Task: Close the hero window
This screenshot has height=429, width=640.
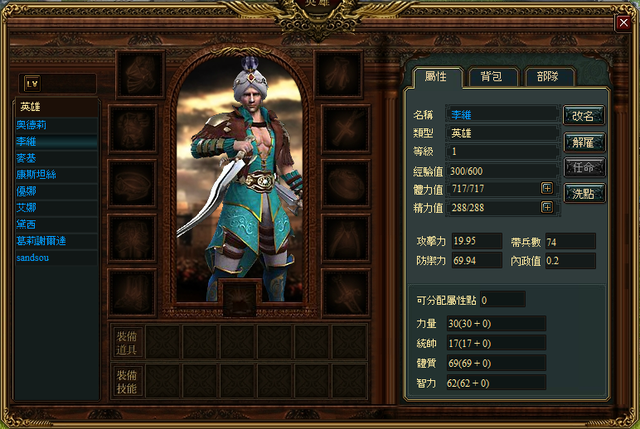Action: point(624,22)
